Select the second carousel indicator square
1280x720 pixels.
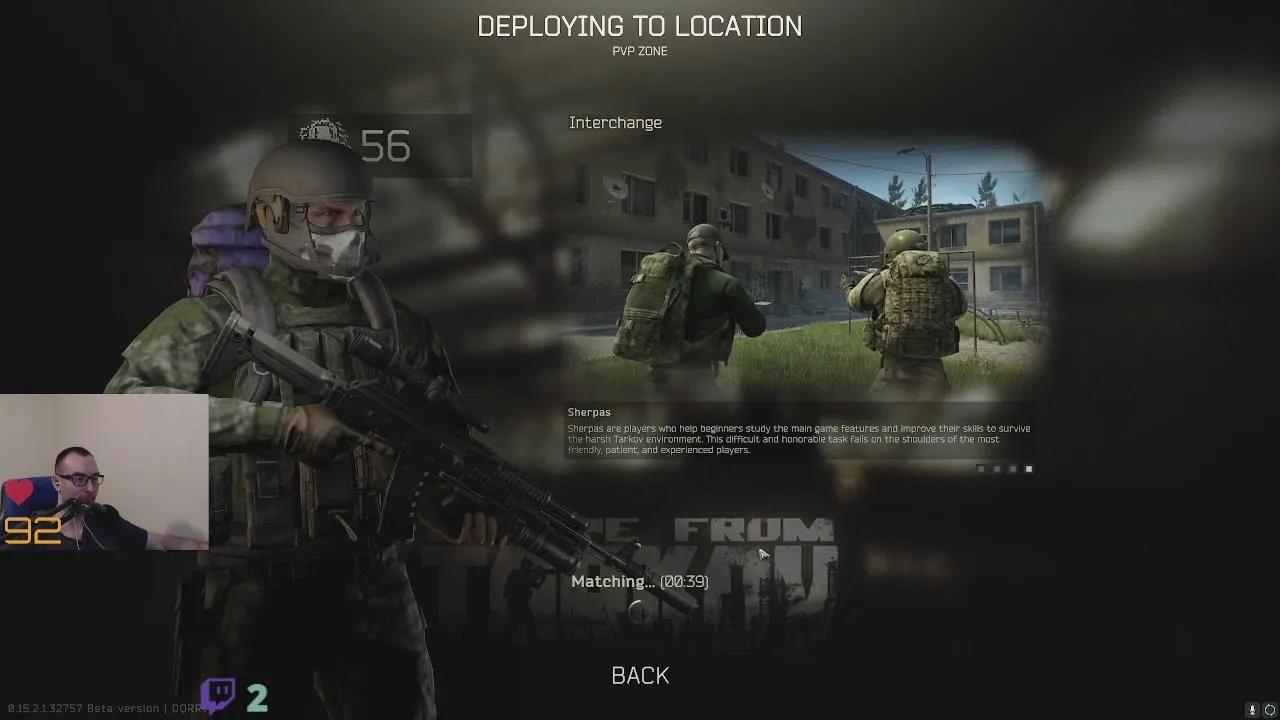(x=997, y=468)
